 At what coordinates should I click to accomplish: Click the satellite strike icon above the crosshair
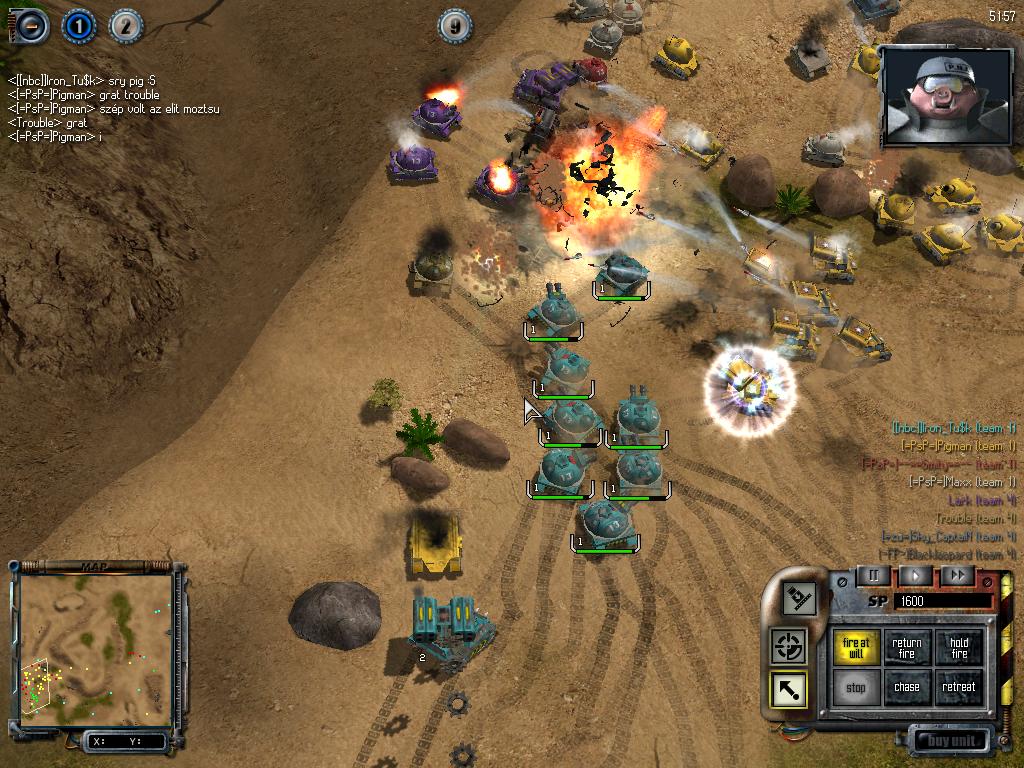coord(800,599)
